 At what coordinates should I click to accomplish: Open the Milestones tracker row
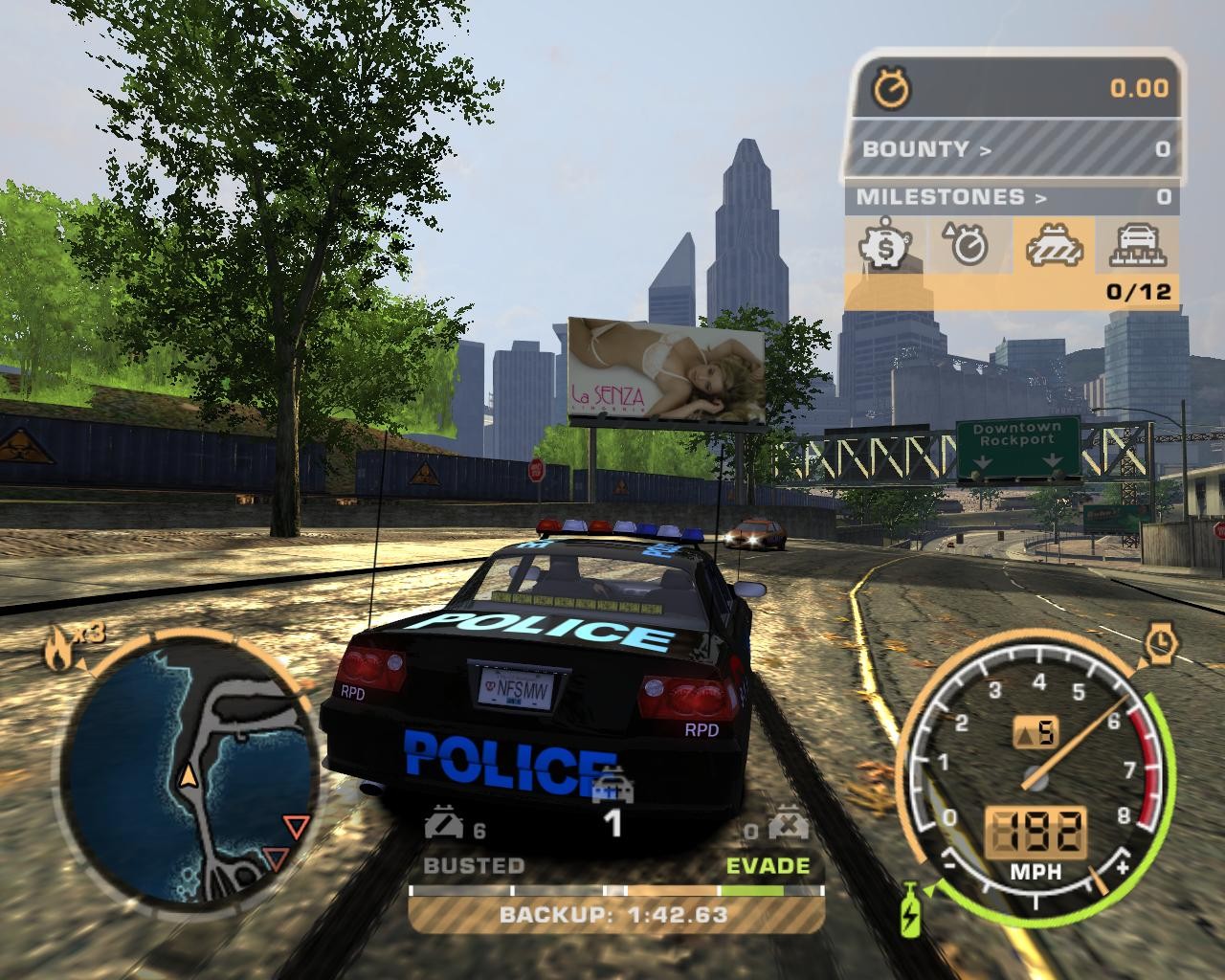point(1011,197)
